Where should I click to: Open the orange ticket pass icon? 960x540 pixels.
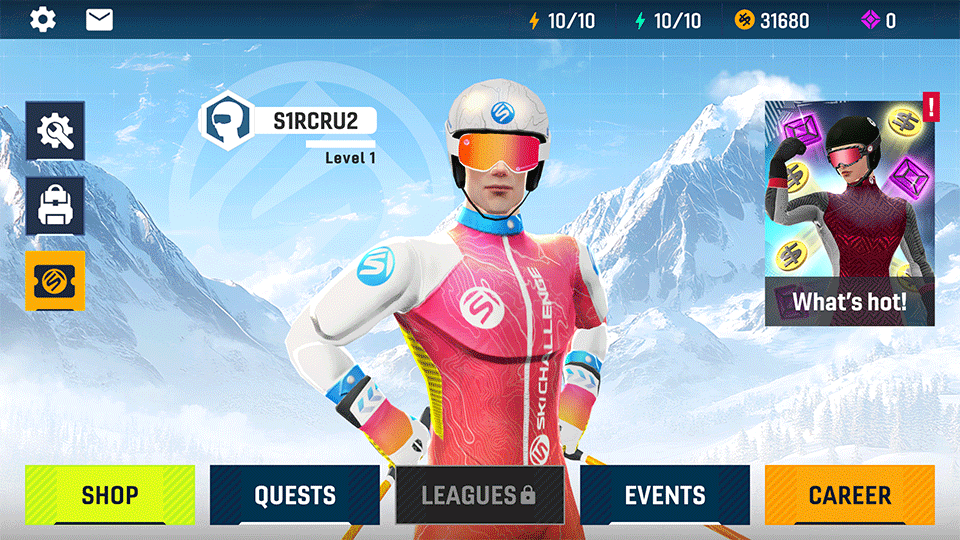55,281
